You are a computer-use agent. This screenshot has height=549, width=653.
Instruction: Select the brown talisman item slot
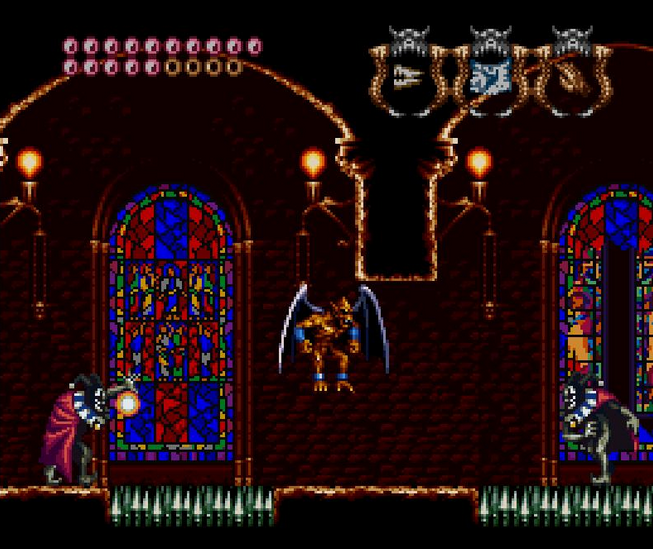pyautogui.click(x=573, y=76)
